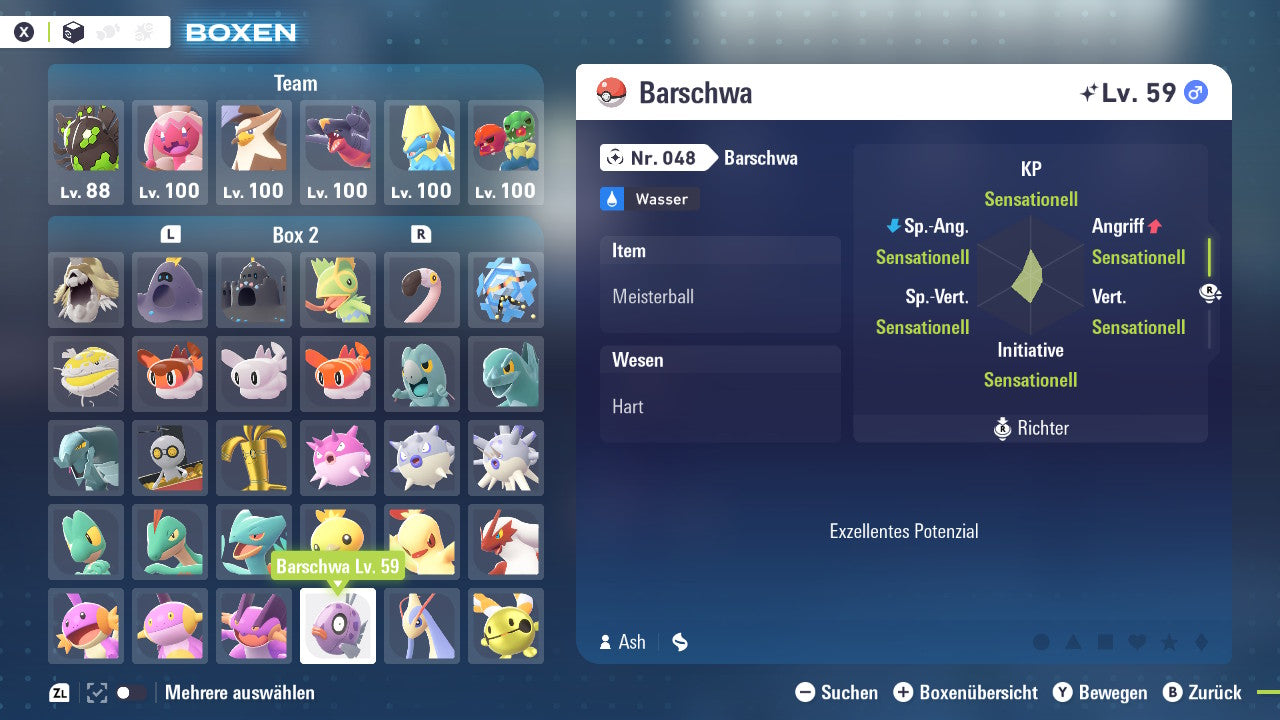Switch to the Team panel
Image resolution: width=1280 pixels, height=720 pixels.
295,83
